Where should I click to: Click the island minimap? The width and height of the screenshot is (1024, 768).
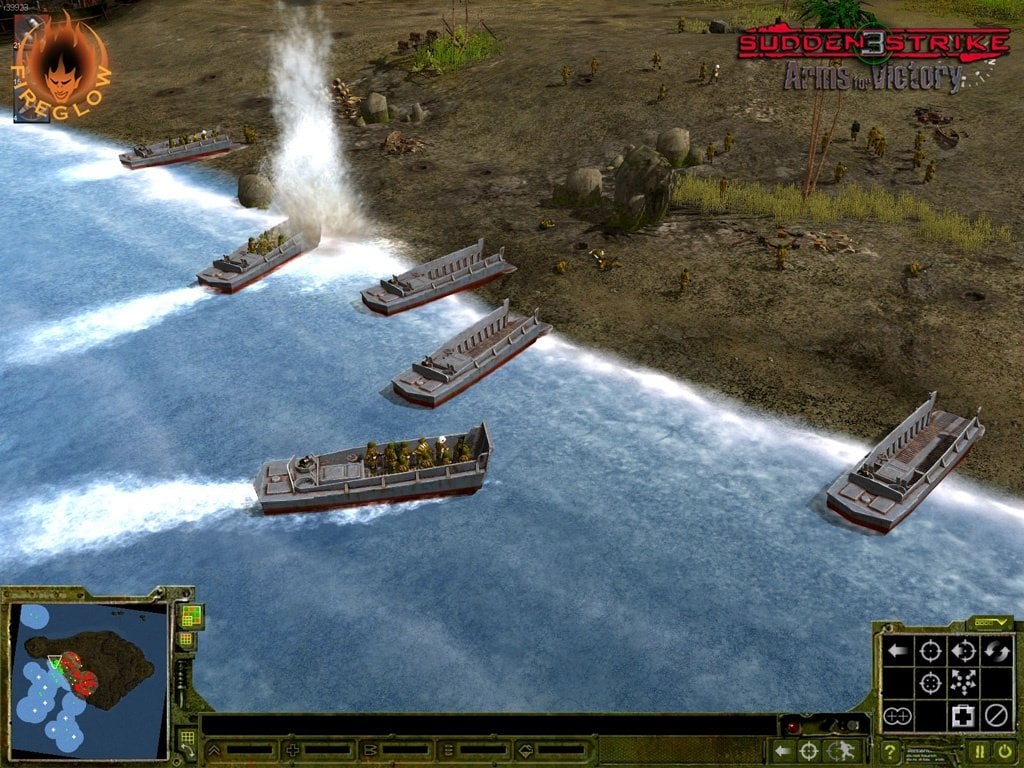(x=88, y=678)
